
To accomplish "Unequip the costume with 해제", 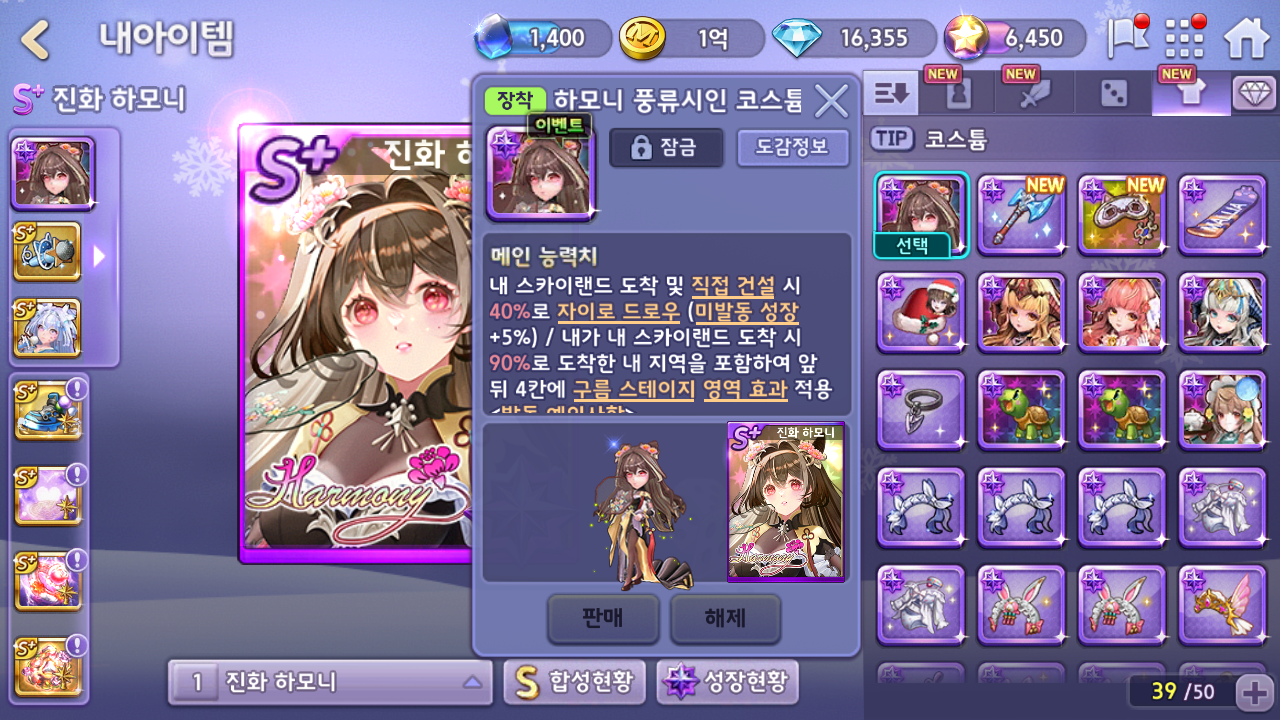I will pos(725,619).
